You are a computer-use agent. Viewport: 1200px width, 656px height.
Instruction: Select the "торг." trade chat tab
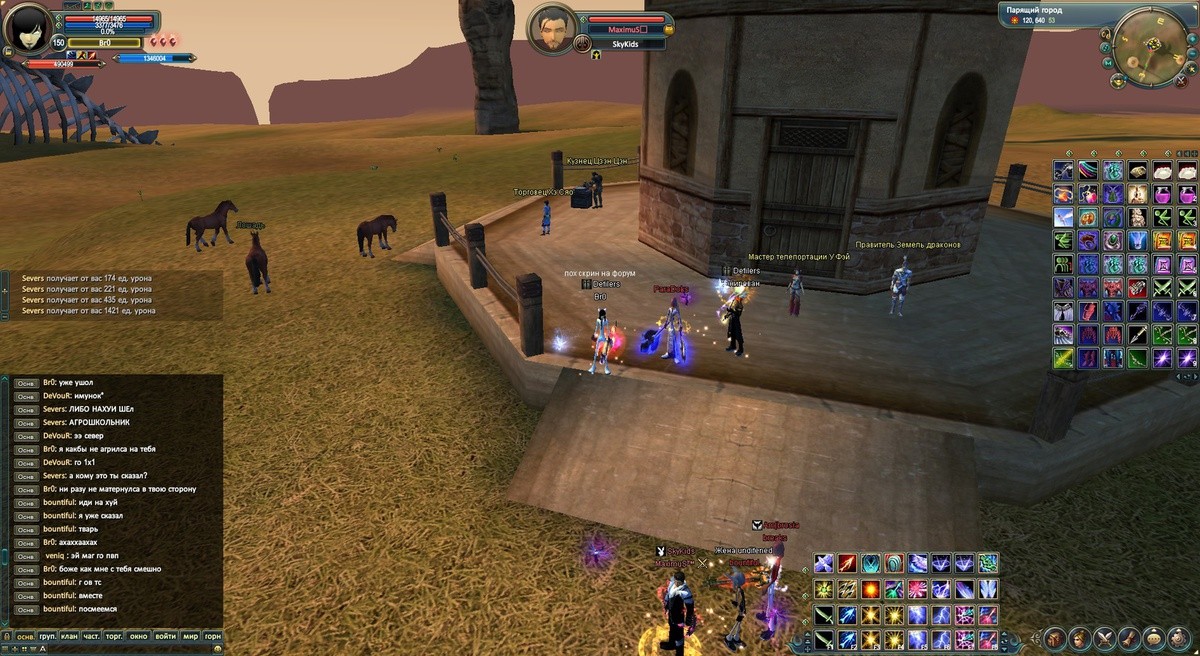116,636
